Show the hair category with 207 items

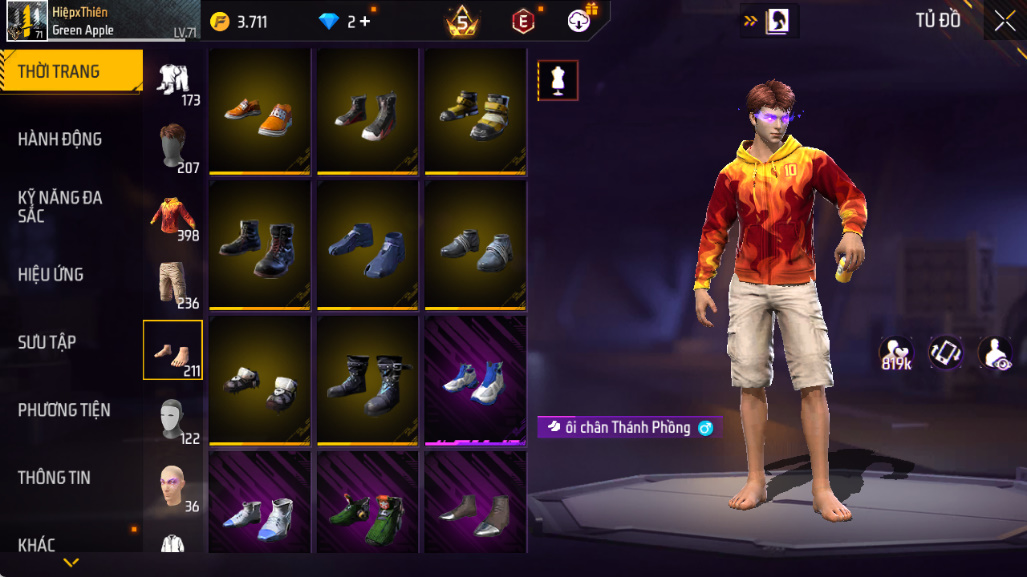(175, 148)
